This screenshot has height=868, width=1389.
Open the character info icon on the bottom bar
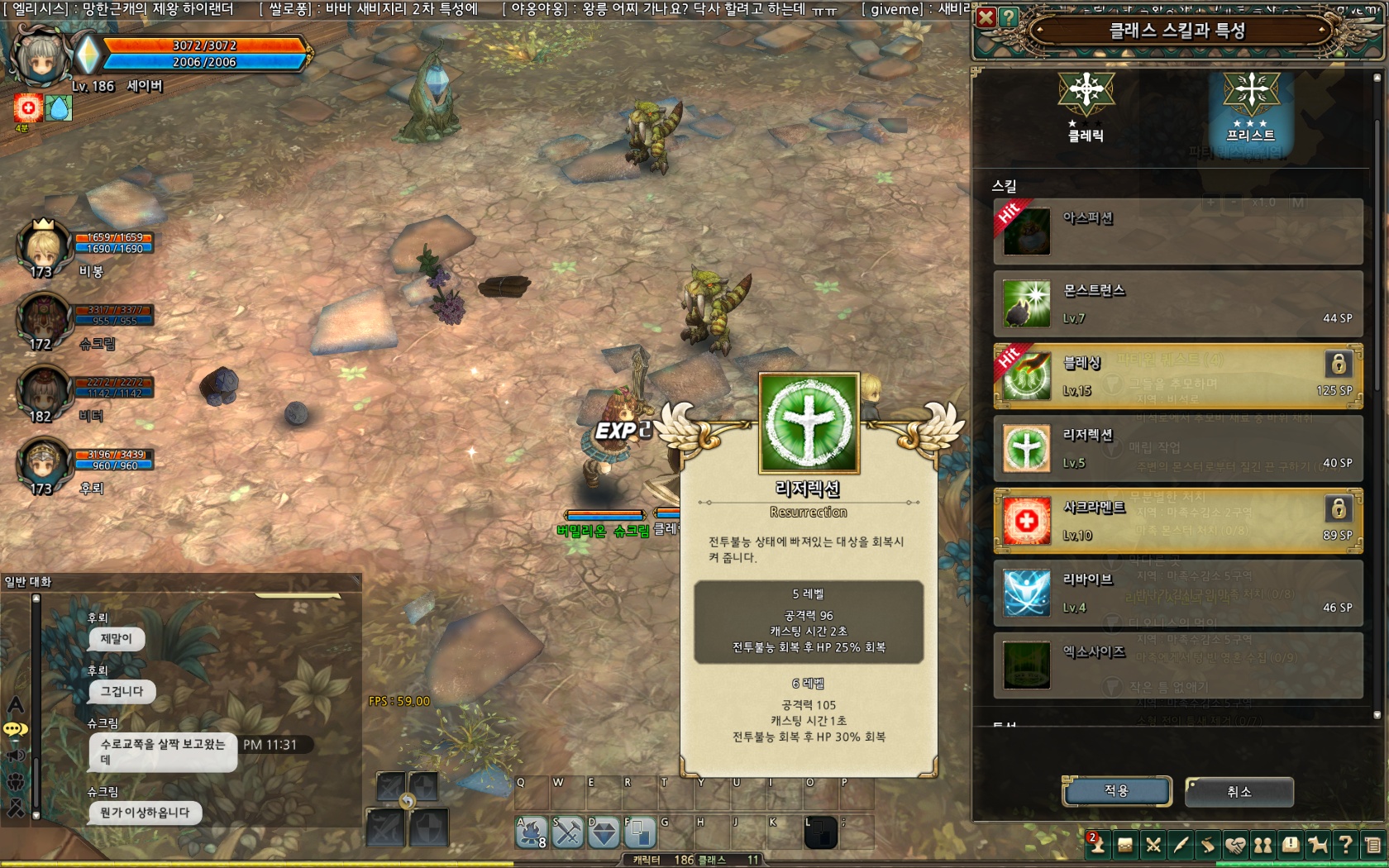click(1098, 845)
